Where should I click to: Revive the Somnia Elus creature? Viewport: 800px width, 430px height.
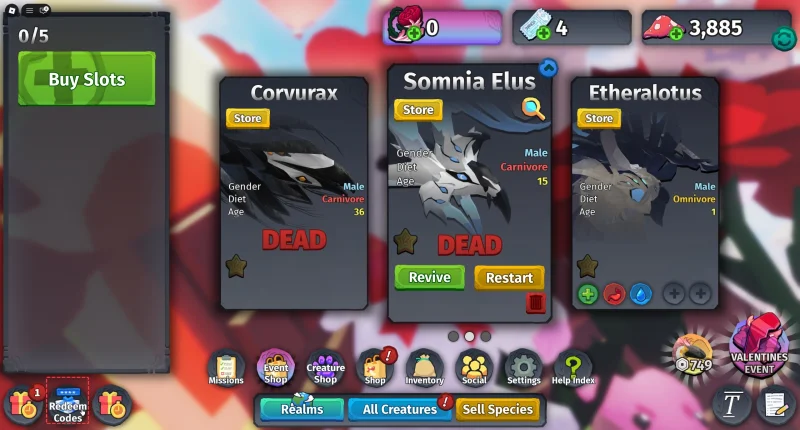[429, 277]
